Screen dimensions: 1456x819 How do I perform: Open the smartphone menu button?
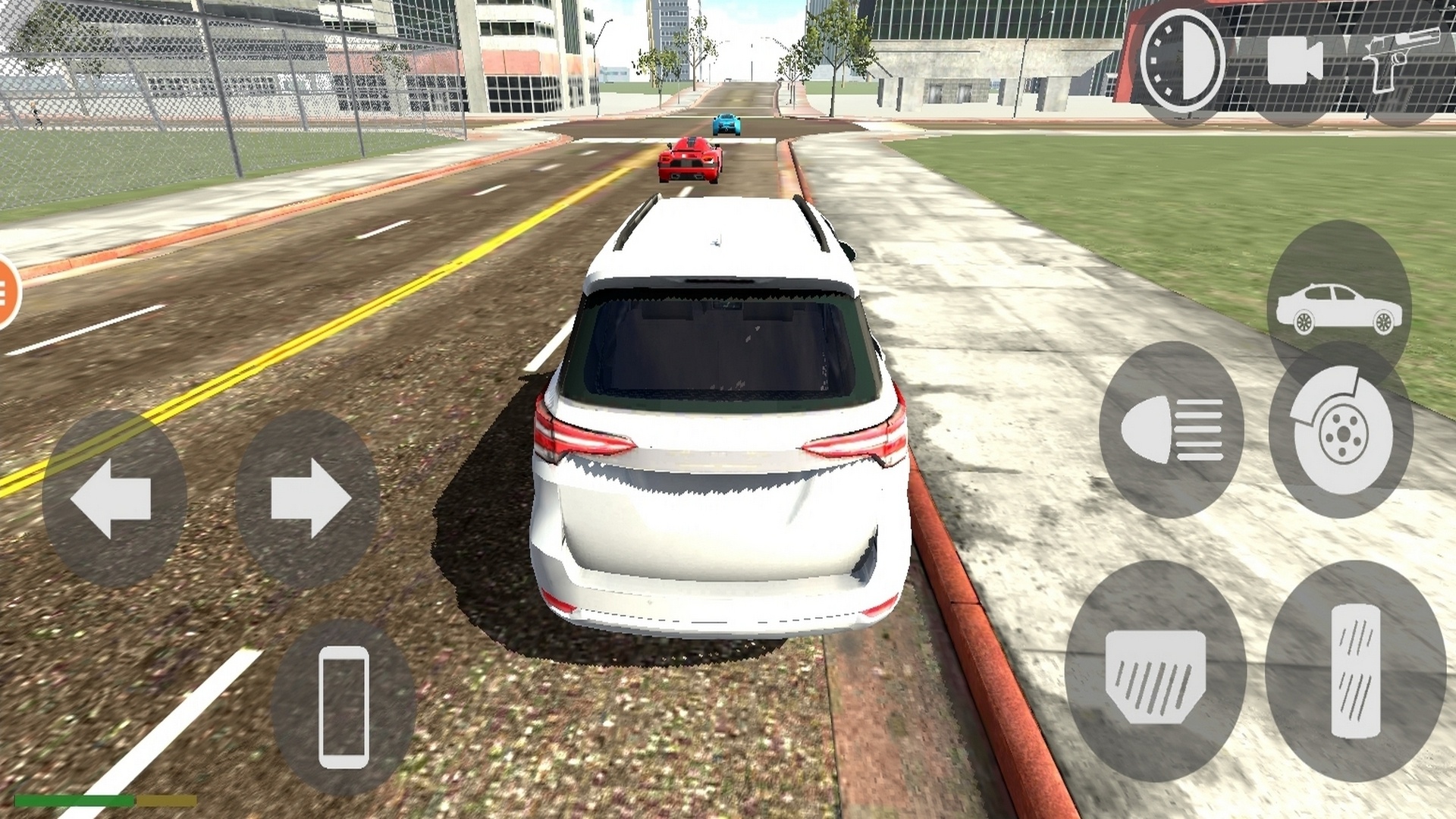[x=344, y=707]
